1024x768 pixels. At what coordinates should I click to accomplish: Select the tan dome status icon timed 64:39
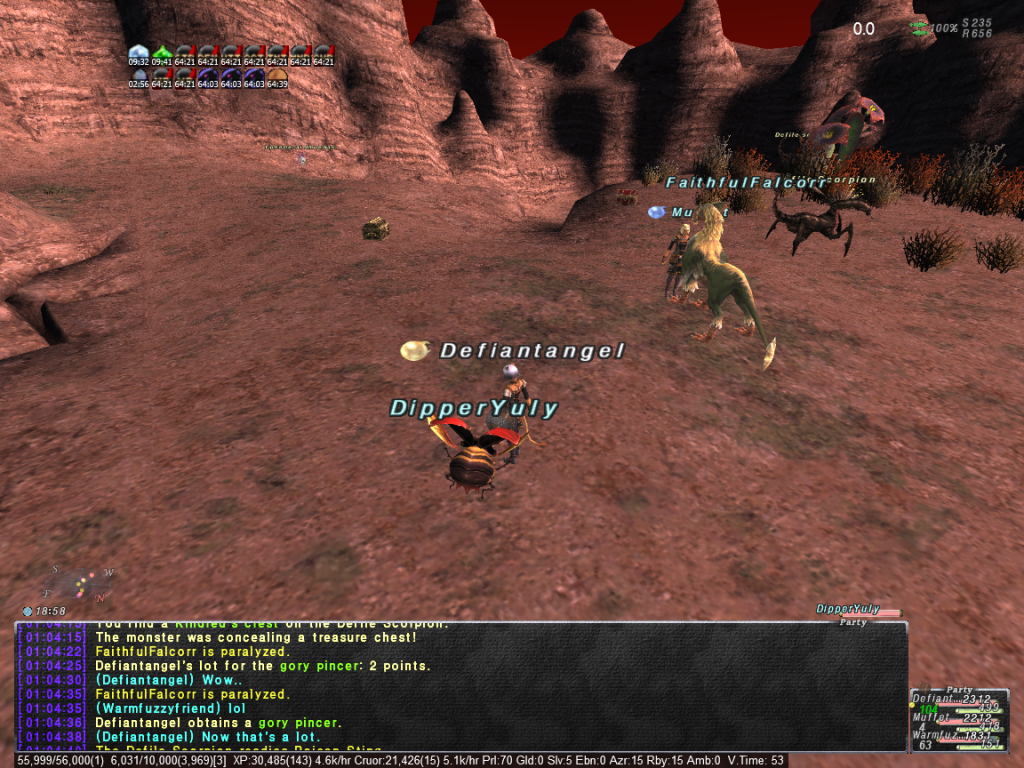click(277, 75)
